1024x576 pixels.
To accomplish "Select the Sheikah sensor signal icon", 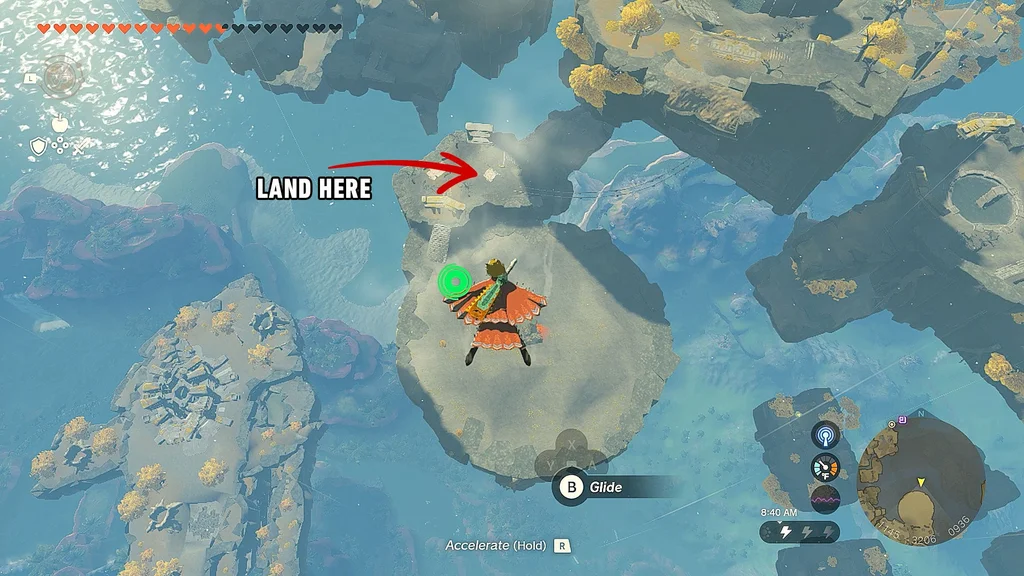I will 826,435.
